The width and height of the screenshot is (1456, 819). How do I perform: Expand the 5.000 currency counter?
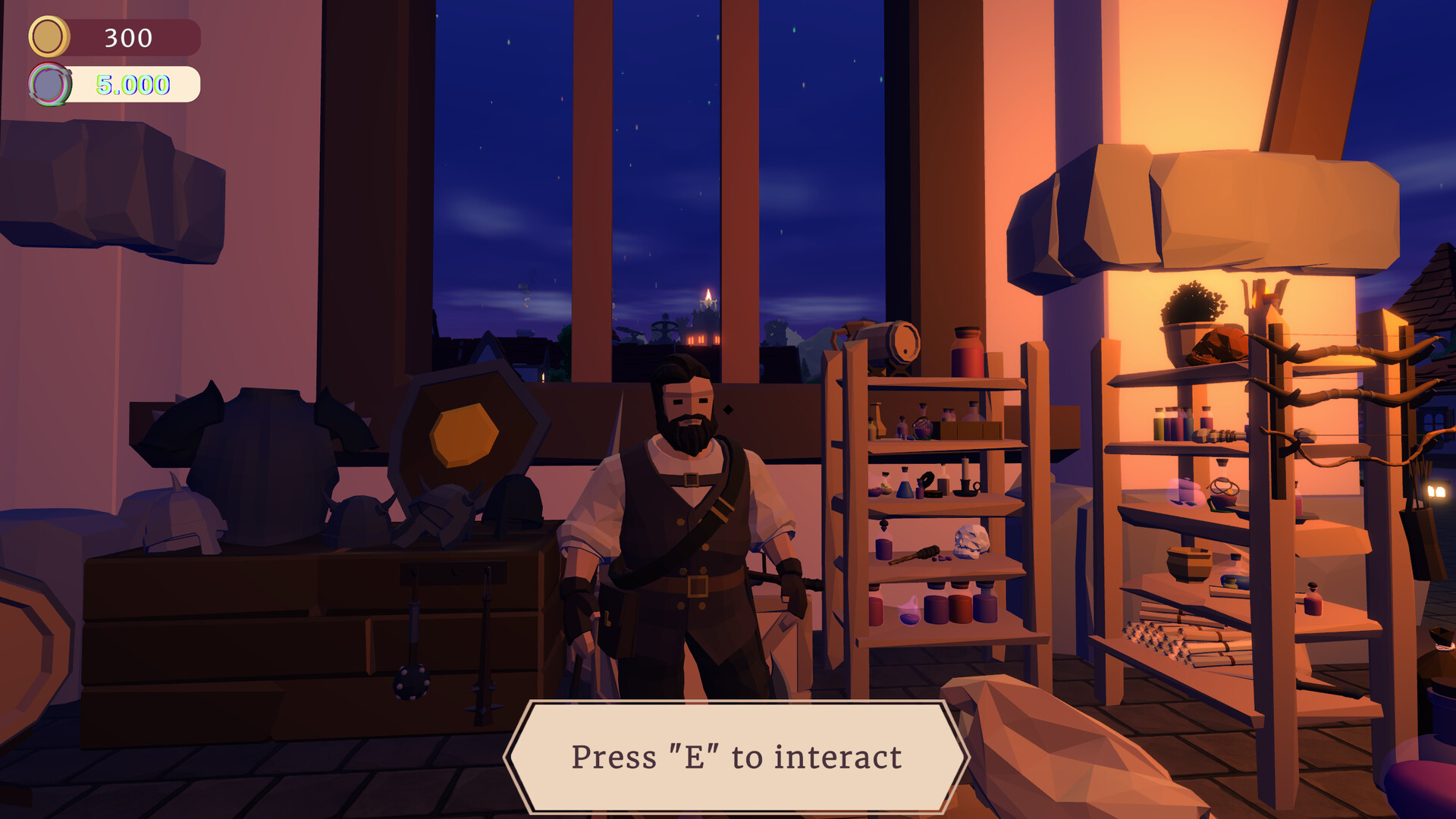click(x=133, y=83)
